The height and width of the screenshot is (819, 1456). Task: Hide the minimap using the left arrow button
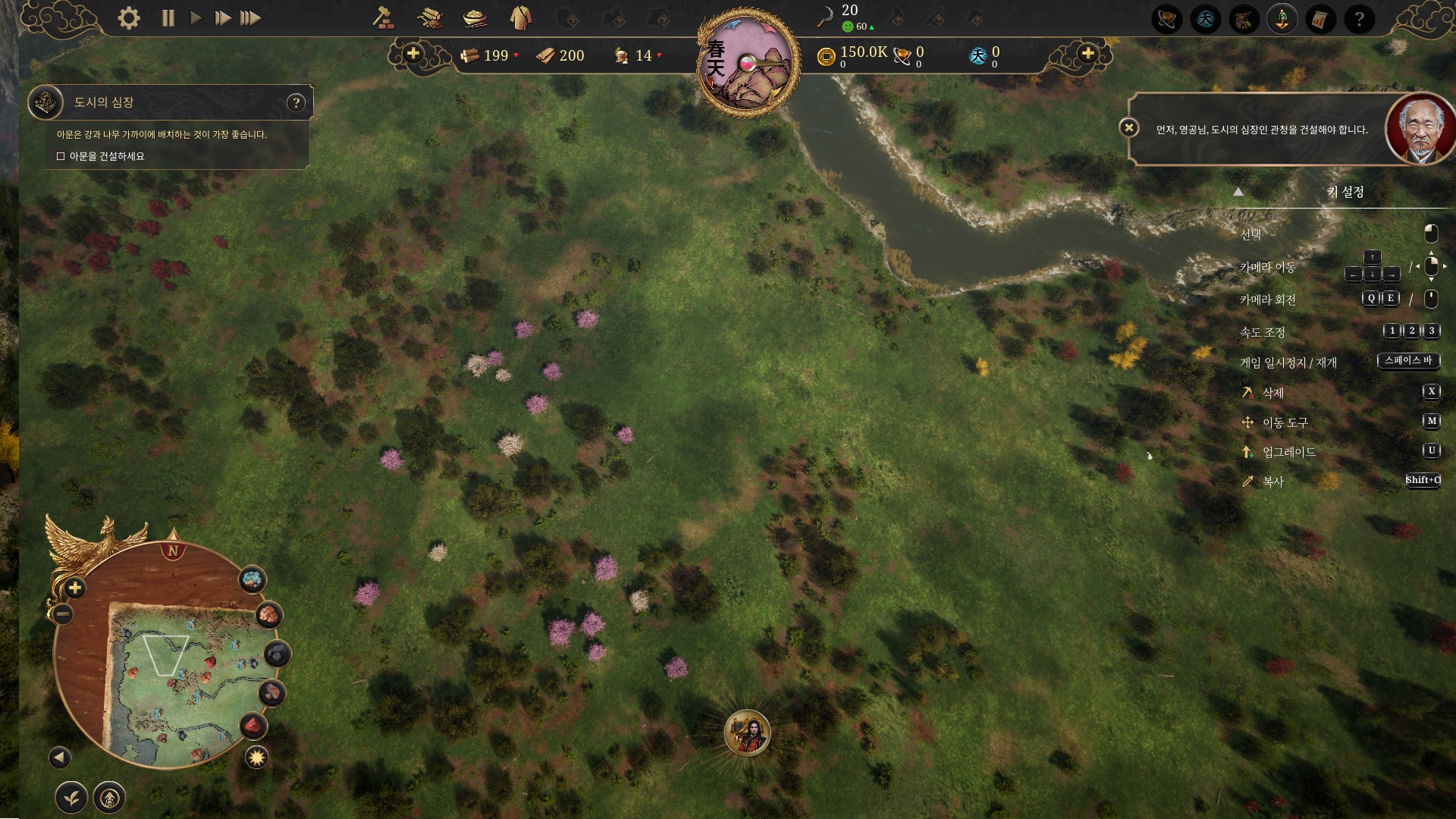click(x=60, y=757)
